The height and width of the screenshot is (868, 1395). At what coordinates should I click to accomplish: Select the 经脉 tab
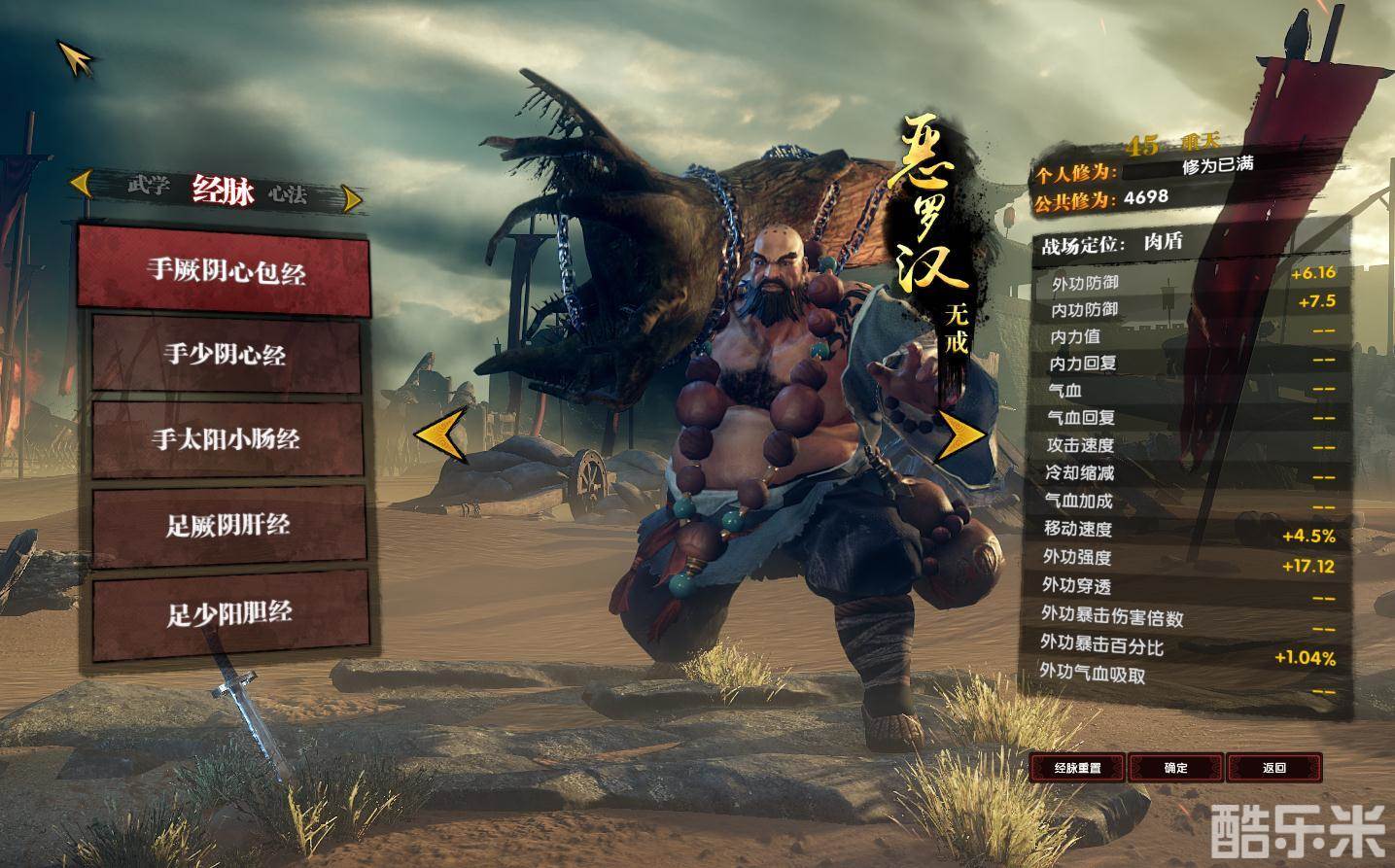(x=223, y=191)
